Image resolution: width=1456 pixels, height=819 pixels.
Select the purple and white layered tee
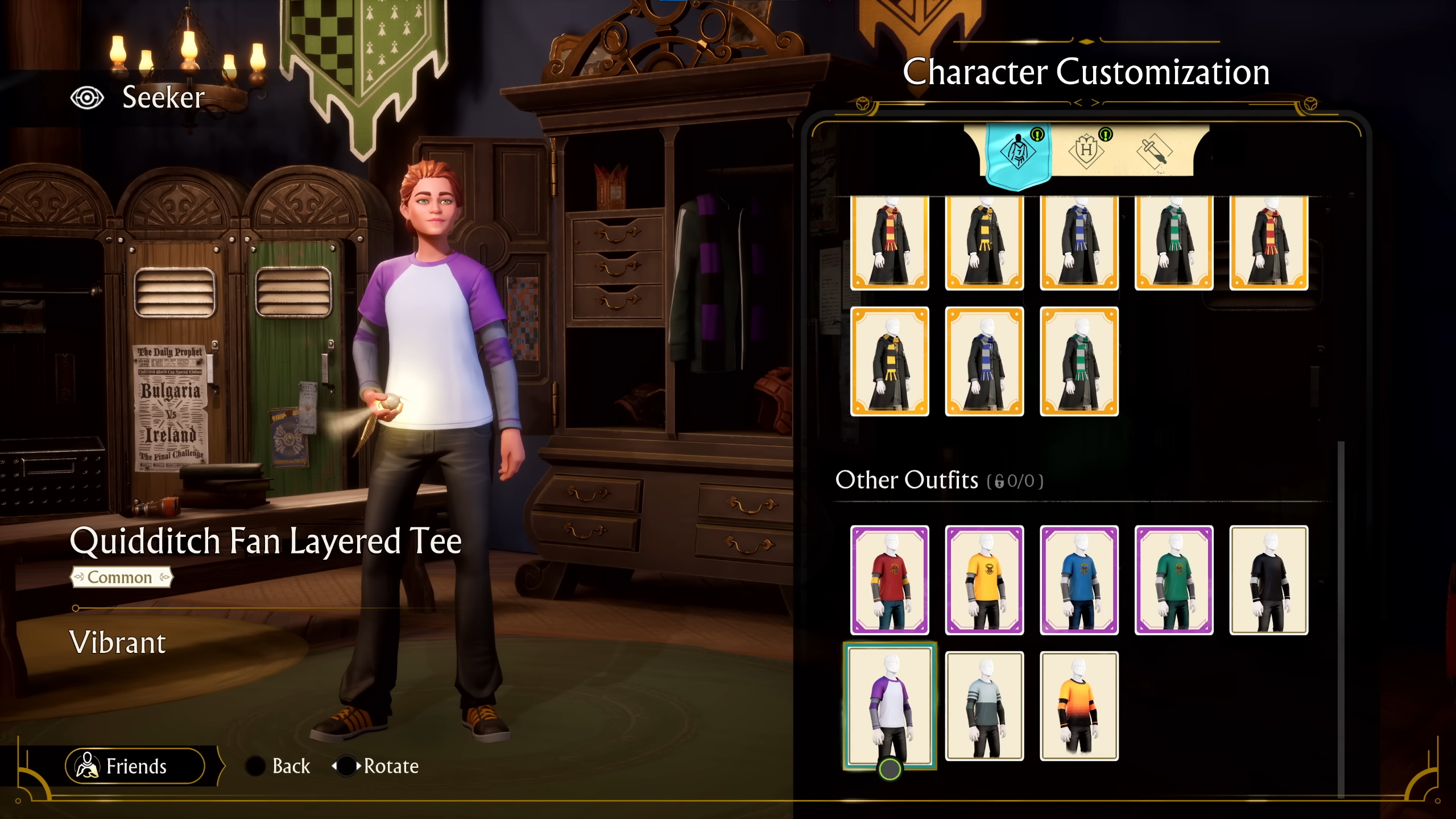(x=890, y=706)
